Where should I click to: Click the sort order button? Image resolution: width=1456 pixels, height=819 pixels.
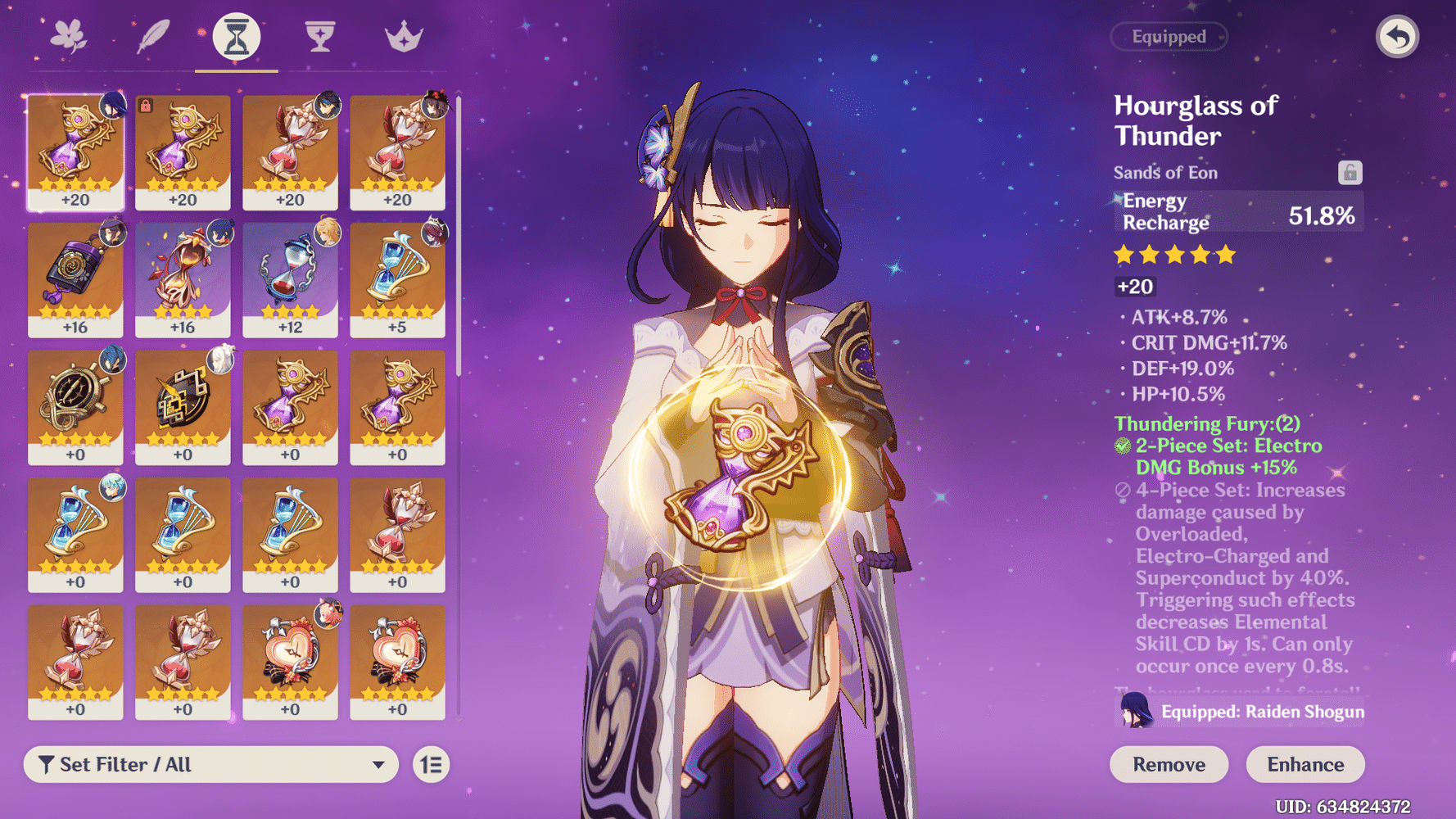tap(431, 764)
